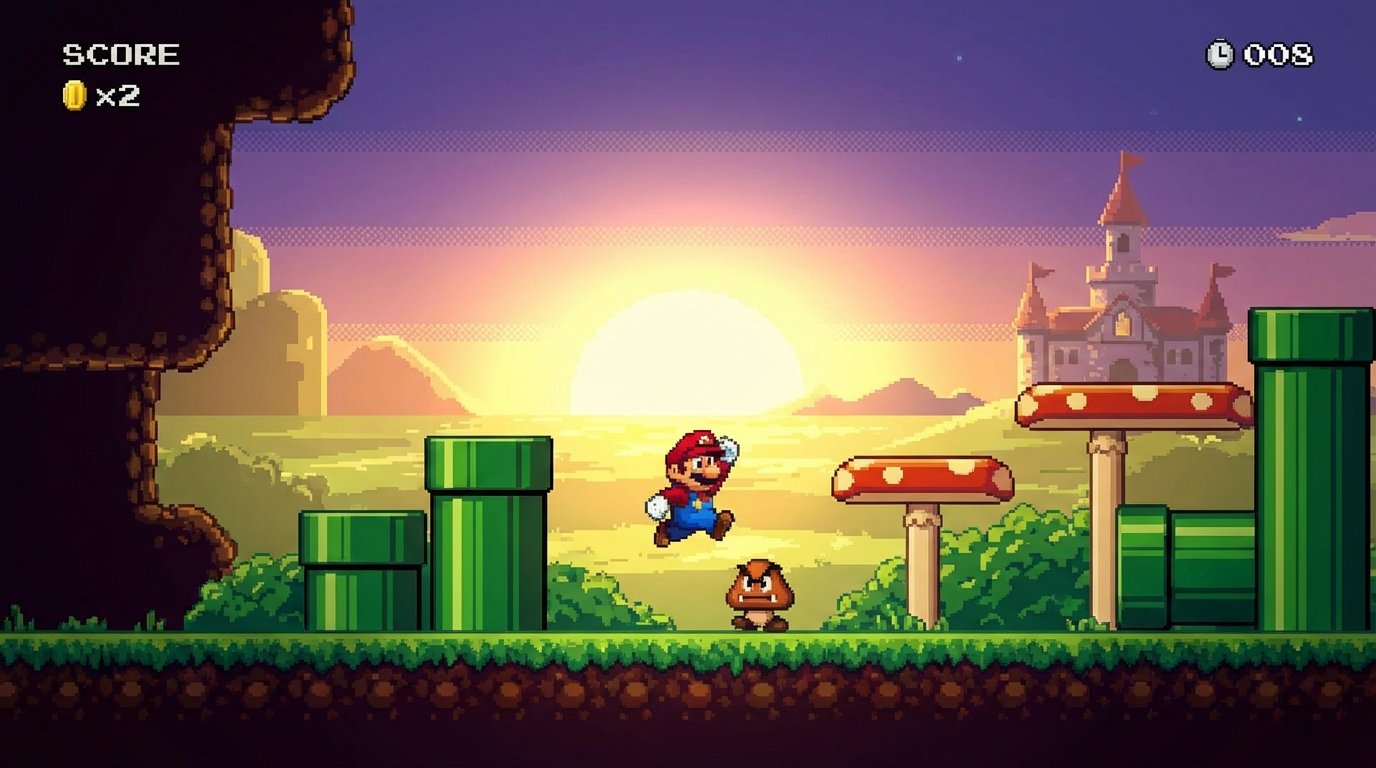Select Mario mid-jump
This screenshot has height=768, width=1376.
click(698, 488)
